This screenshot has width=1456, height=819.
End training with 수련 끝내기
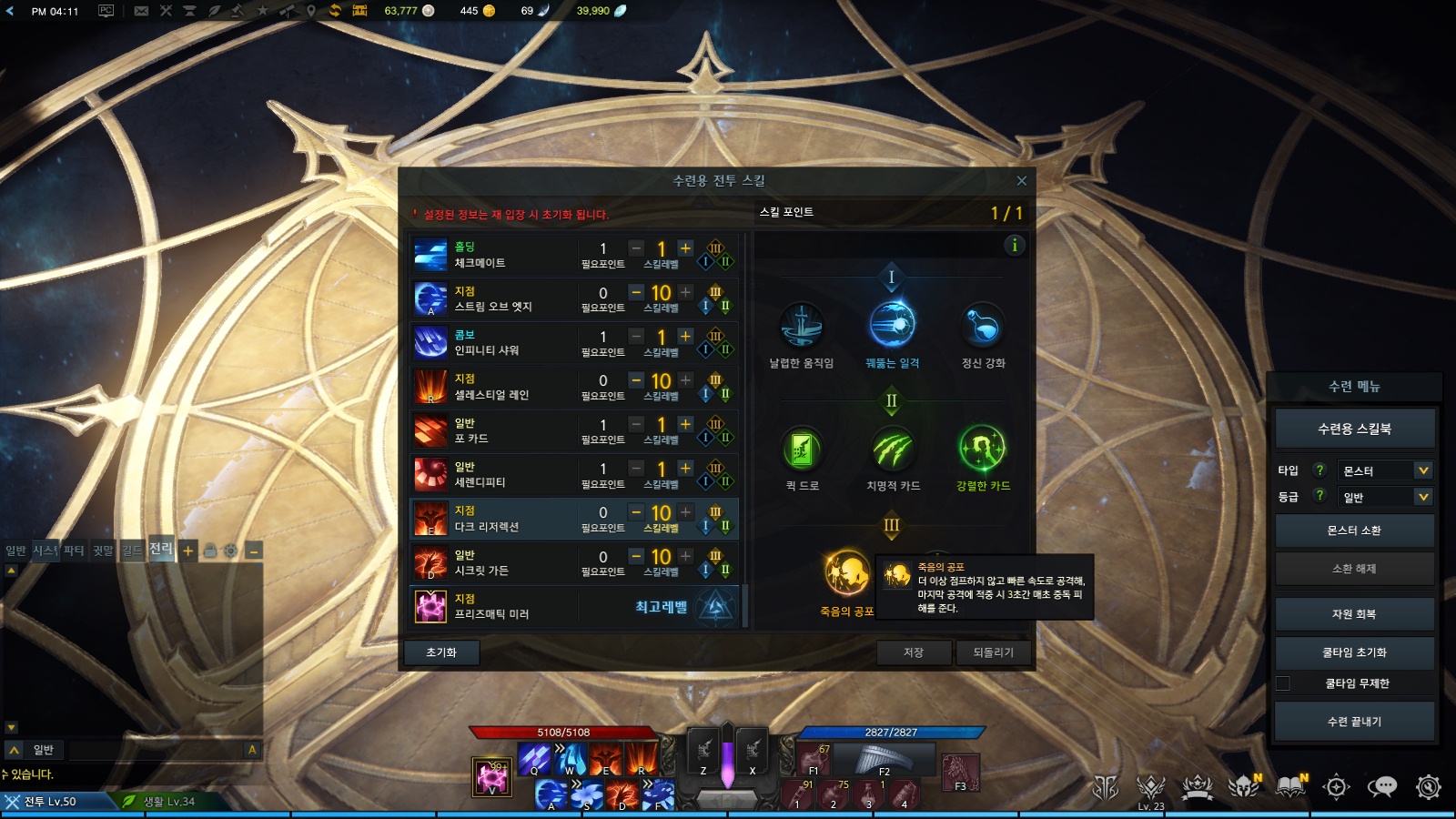tap(1354, 722)
